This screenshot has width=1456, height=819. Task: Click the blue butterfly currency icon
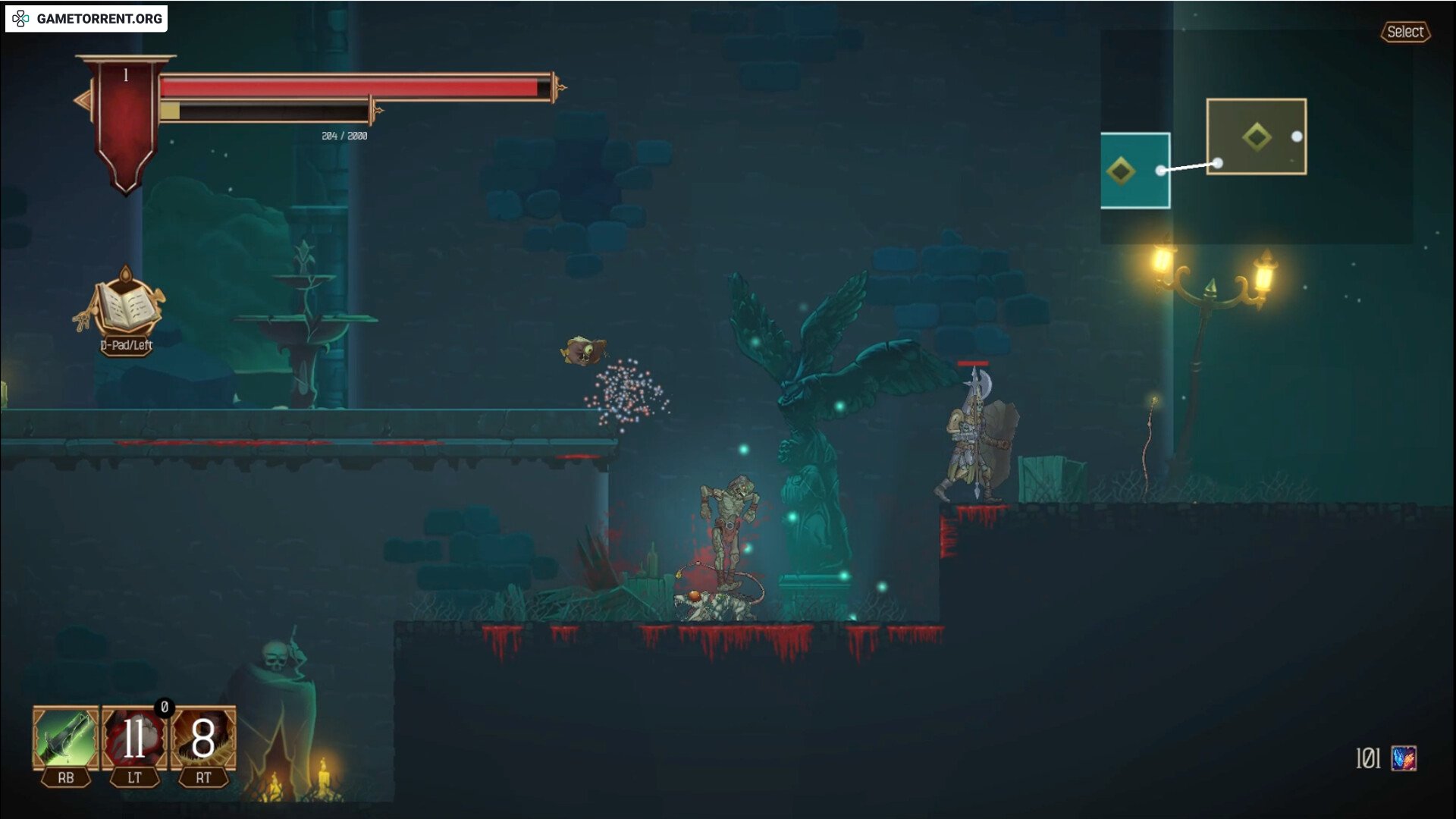pos(1404,758)
